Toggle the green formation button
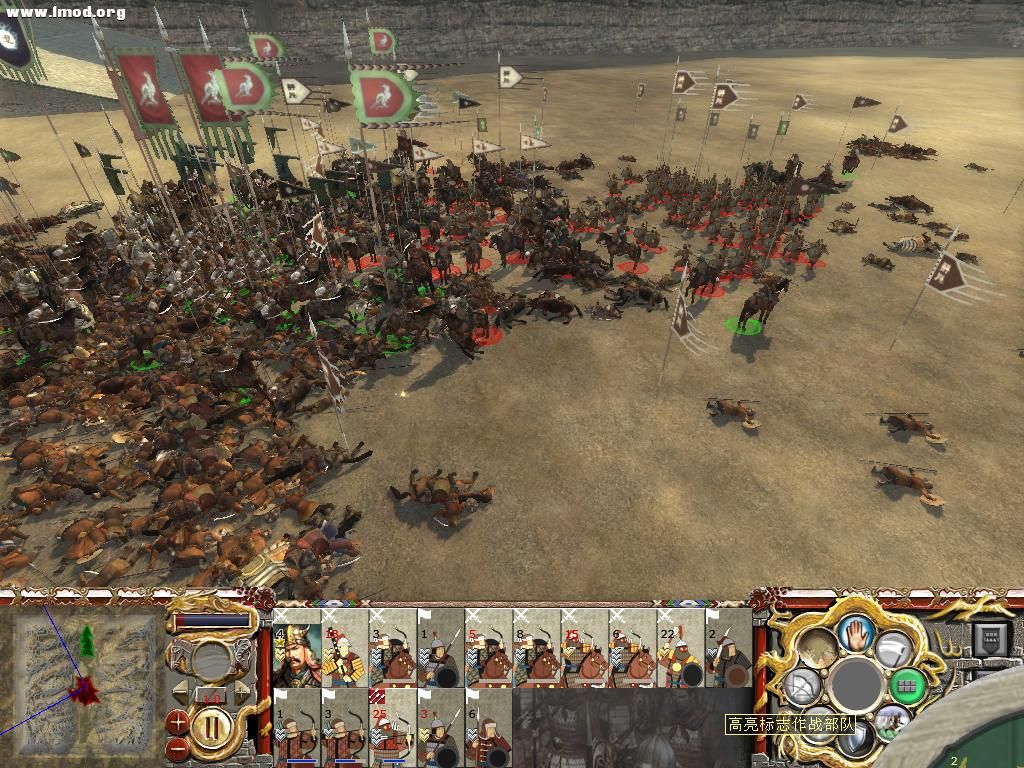1024x768 pixels. coord(907,686)
